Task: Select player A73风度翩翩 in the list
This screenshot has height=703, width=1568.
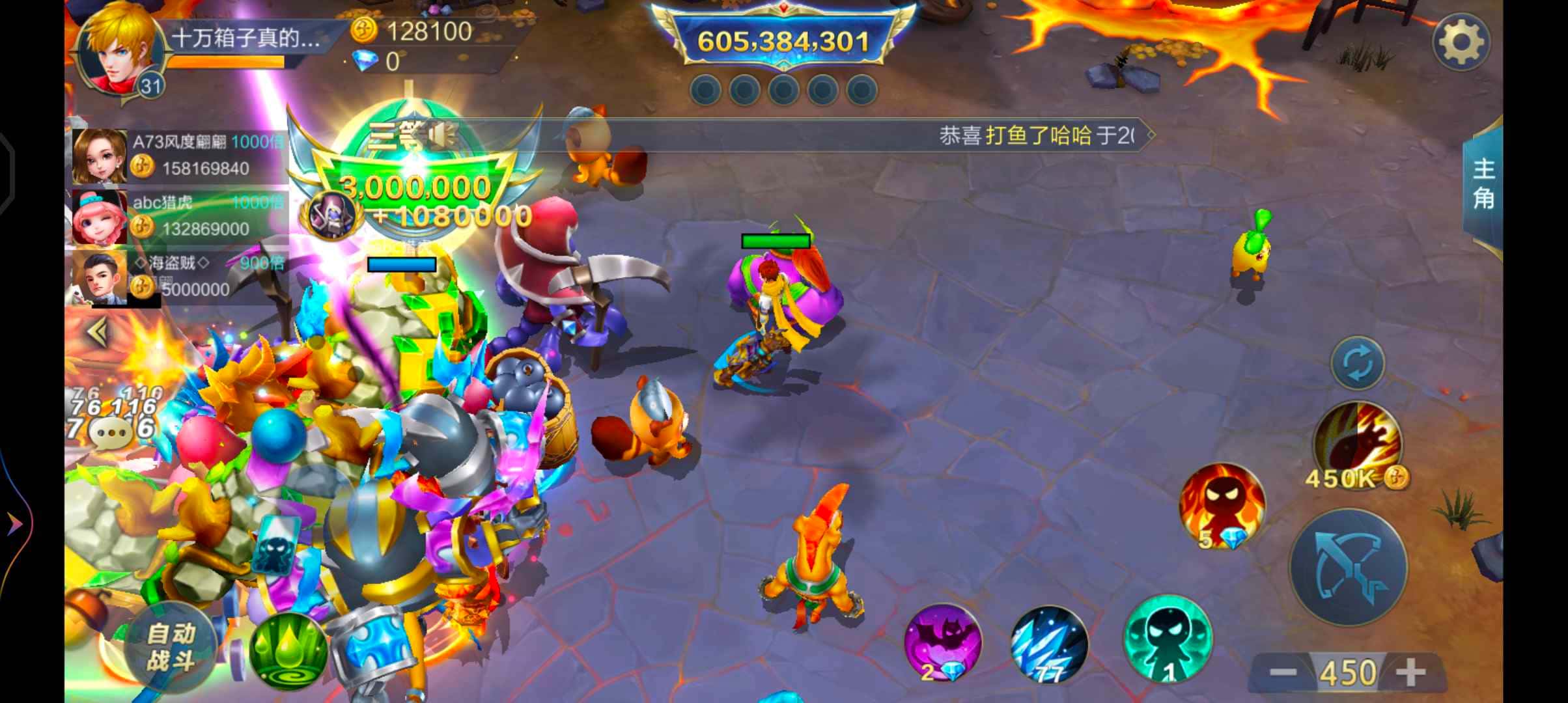Action: point(179,156)
